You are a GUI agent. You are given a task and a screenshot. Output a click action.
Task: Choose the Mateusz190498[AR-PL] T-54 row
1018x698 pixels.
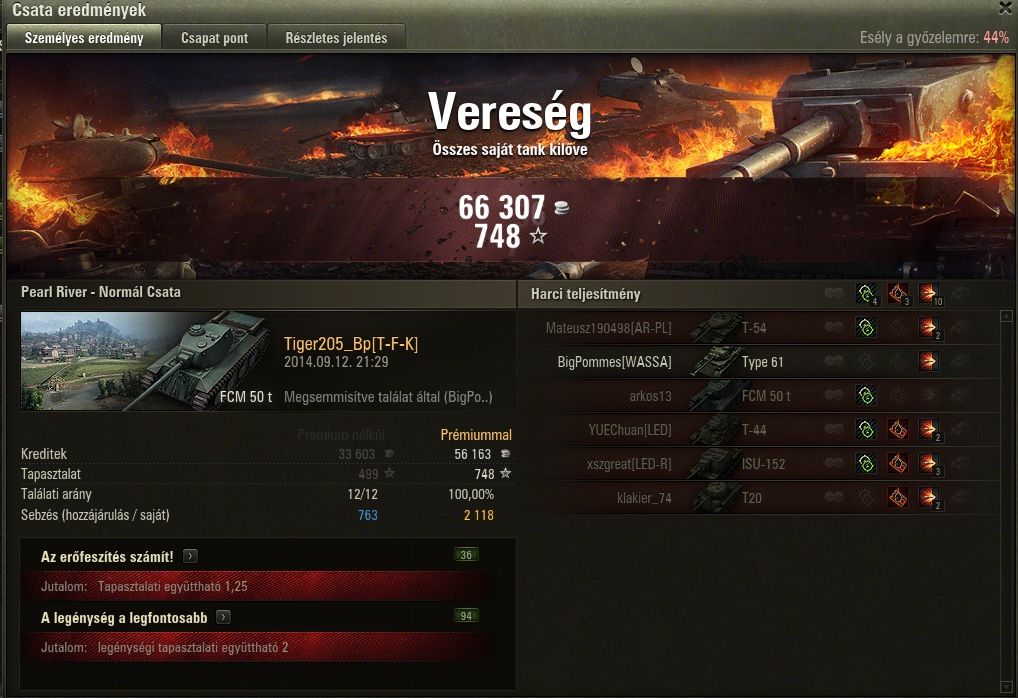pyautogui.click(x=700, y=327)
